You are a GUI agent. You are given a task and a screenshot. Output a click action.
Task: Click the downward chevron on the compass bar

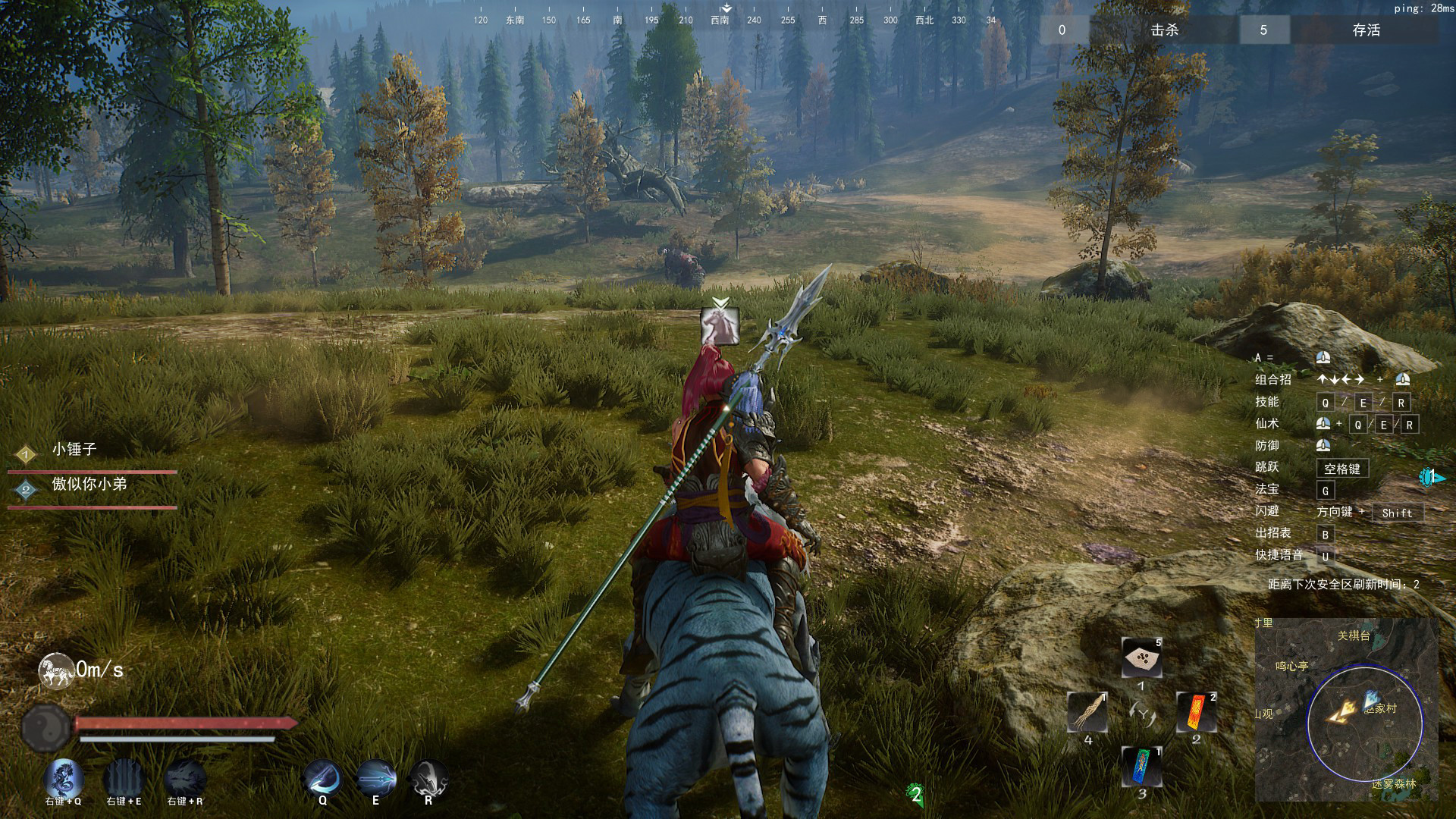click(727, 7)
